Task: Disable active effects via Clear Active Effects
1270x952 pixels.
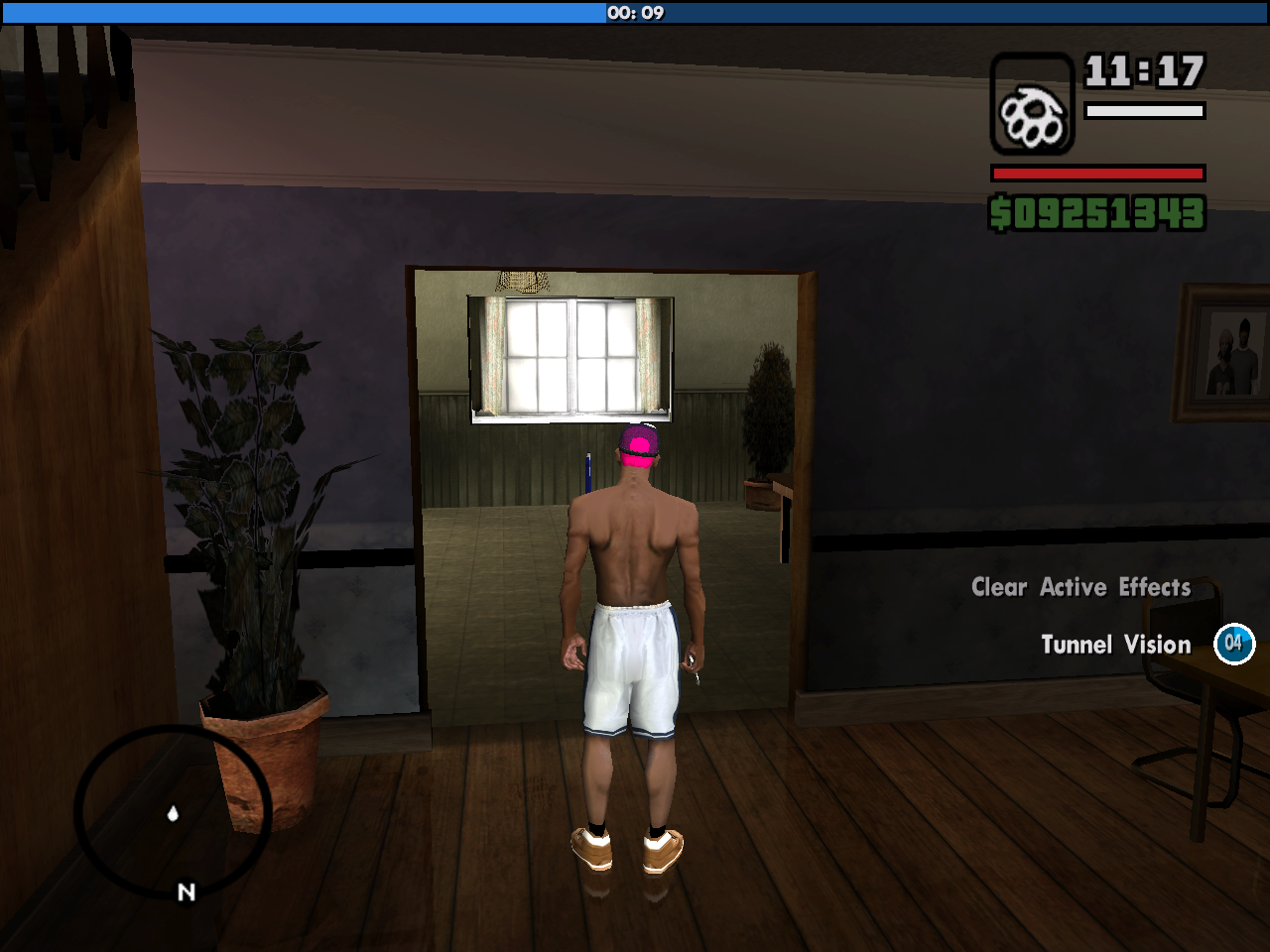Action: tap(1080, 587)
